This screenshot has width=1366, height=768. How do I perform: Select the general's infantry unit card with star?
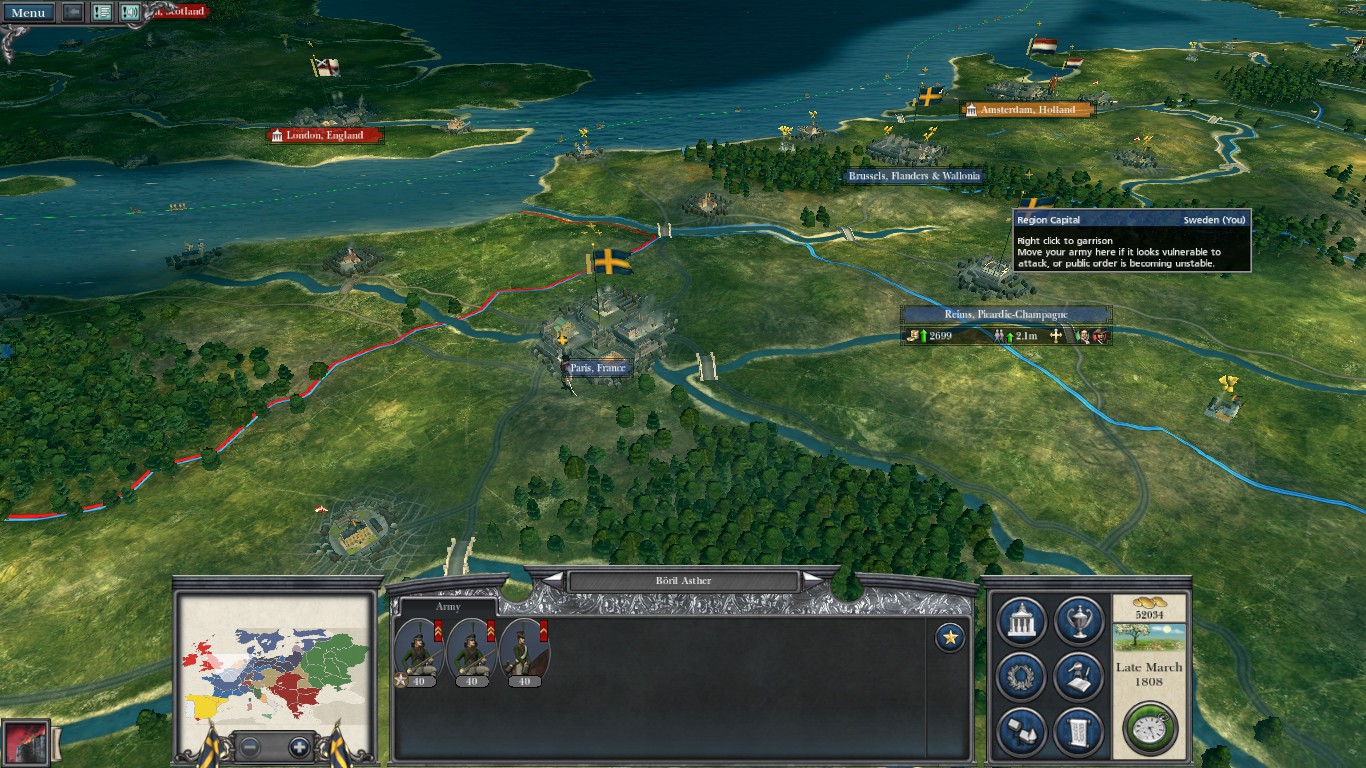pyautogui.click(x=420, y=652)
